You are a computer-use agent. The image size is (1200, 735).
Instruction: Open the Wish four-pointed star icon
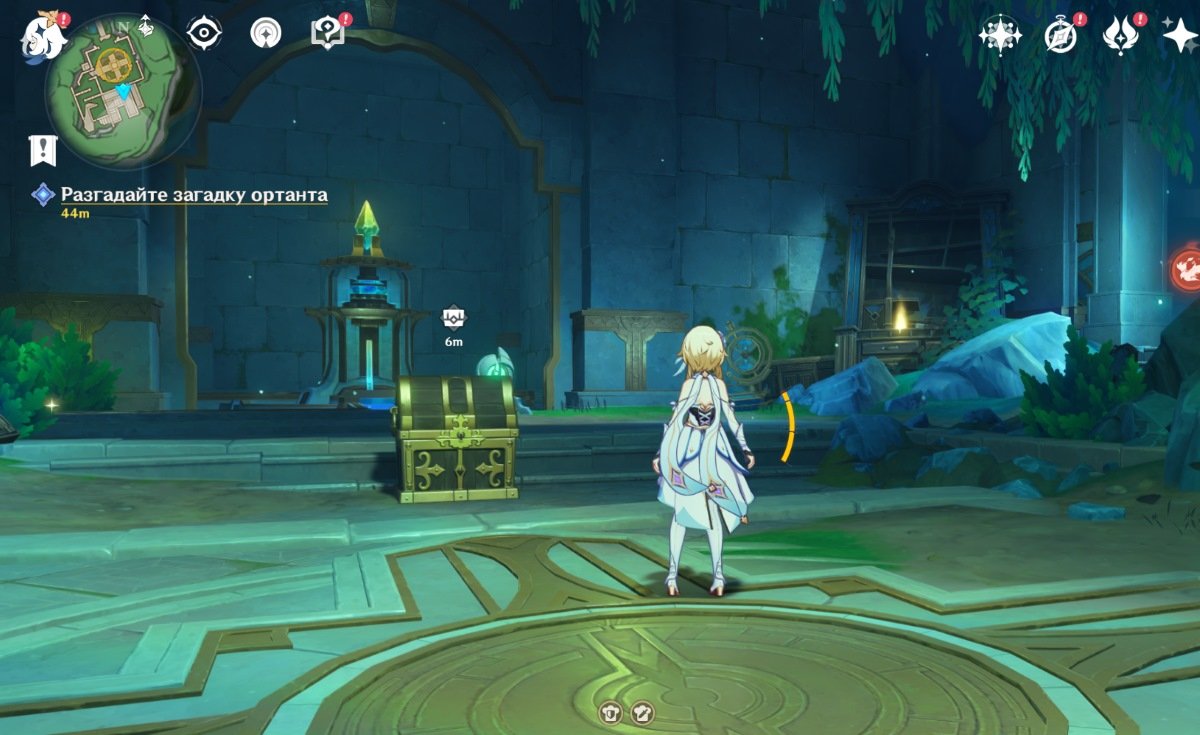click(1181, 36)
